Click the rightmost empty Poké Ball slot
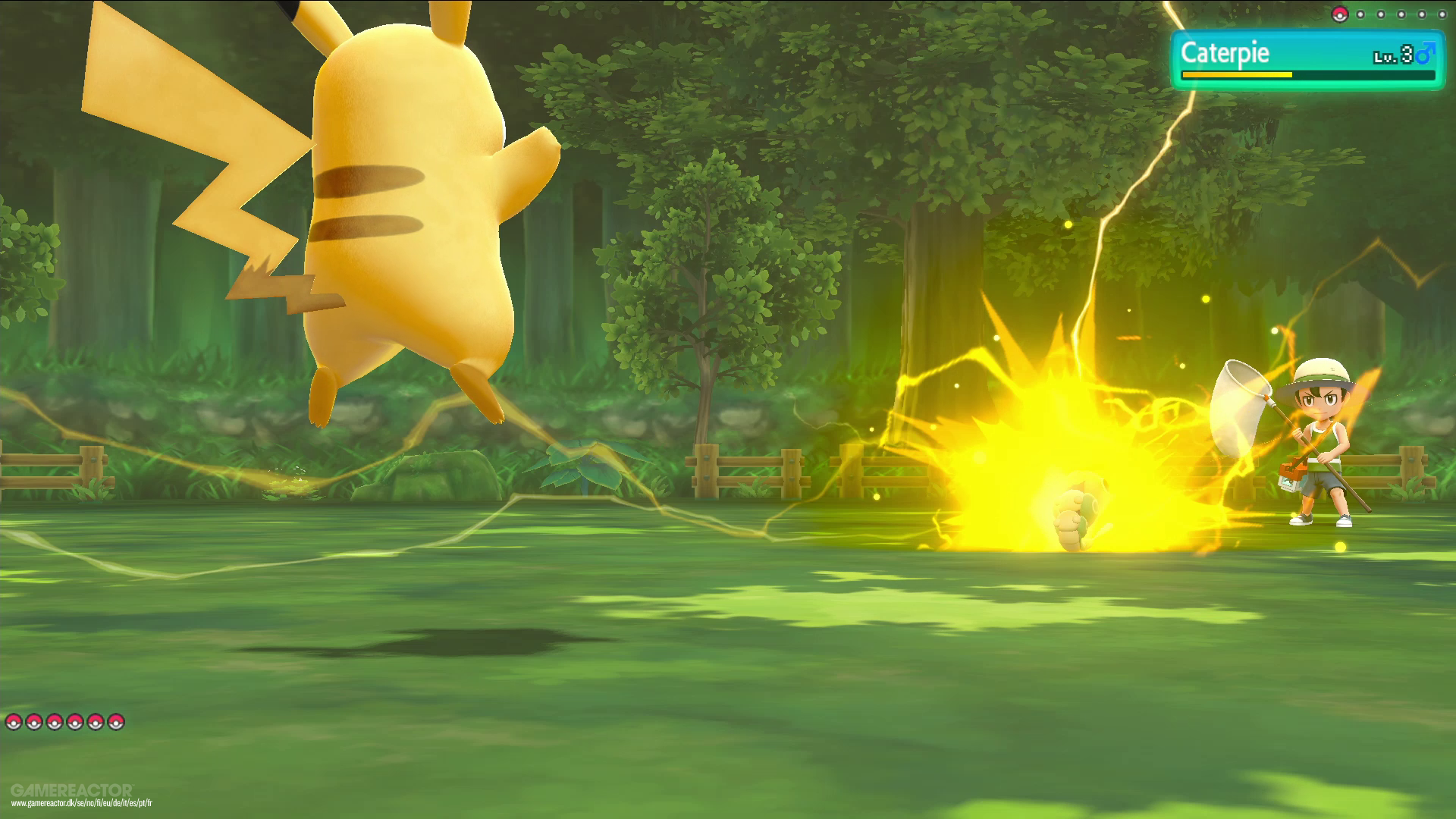 [1442, 14]
